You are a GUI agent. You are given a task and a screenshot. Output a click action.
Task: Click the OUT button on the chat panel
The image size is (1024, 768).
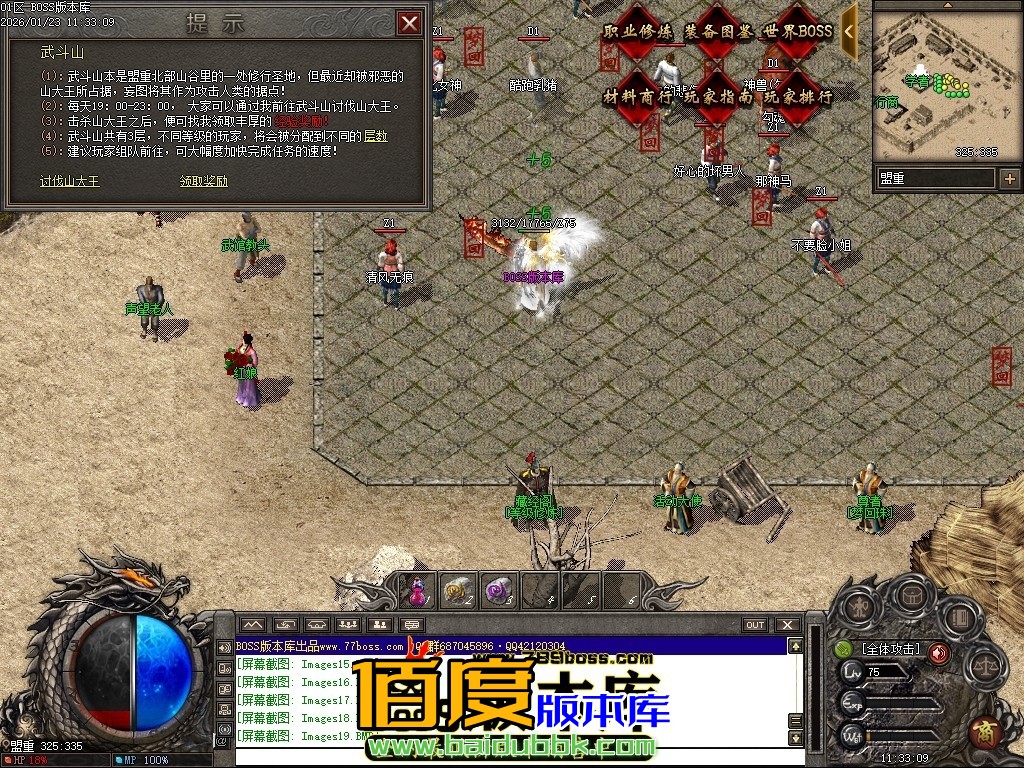click(755, 625)
